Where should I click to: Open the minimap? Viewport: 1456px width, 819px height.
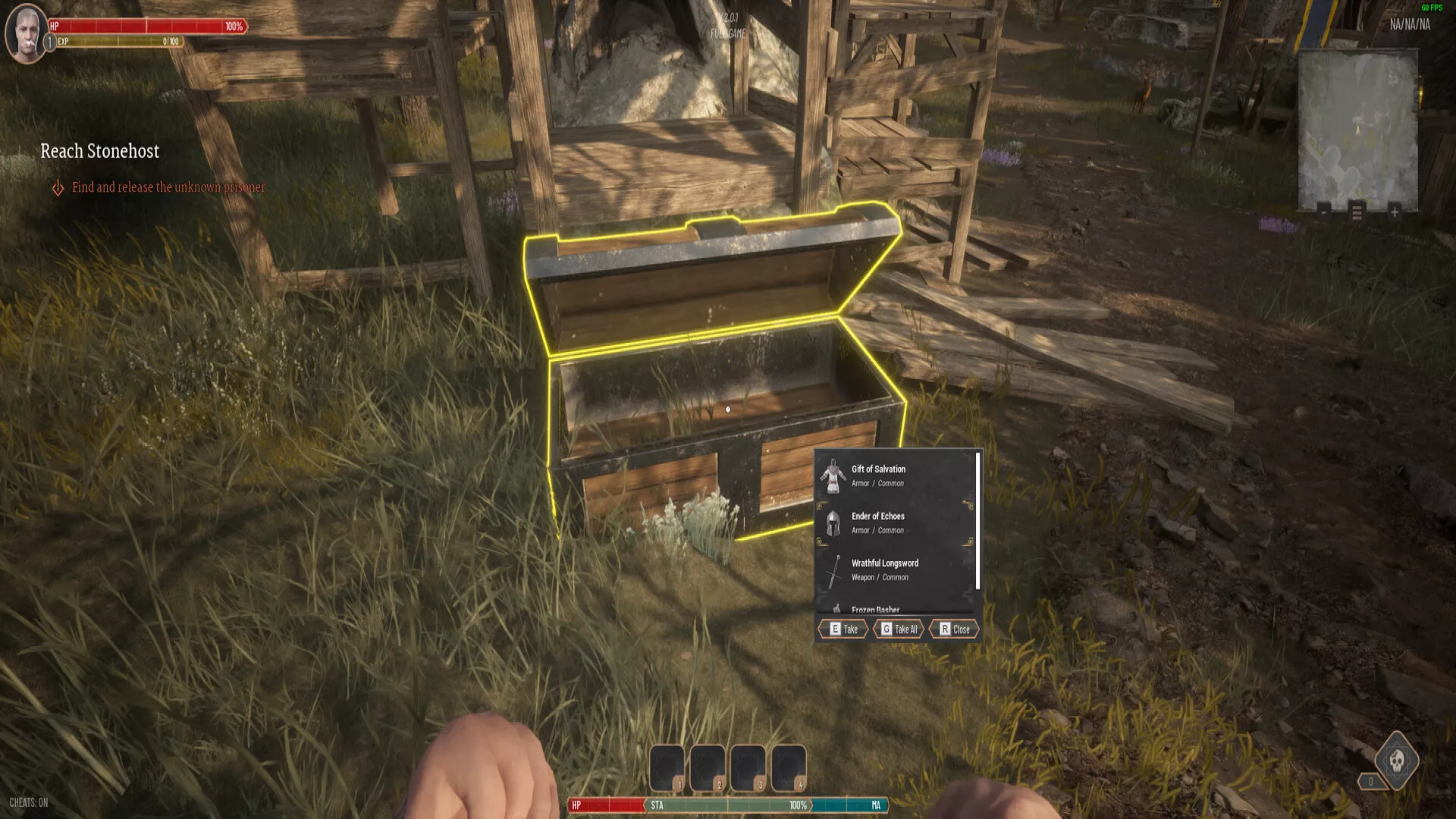[x=1357, y=127]
